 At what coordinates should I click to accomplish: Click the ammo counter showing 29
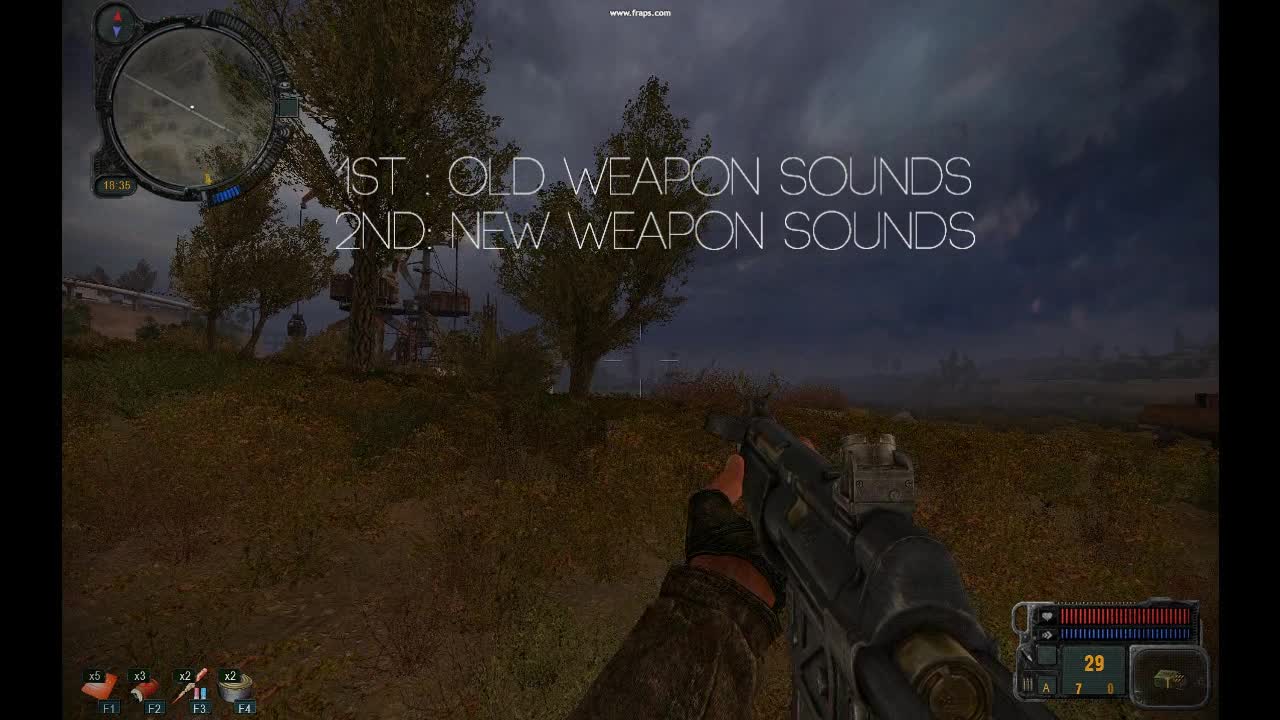pyautogui.click(x=1094, y=662)
